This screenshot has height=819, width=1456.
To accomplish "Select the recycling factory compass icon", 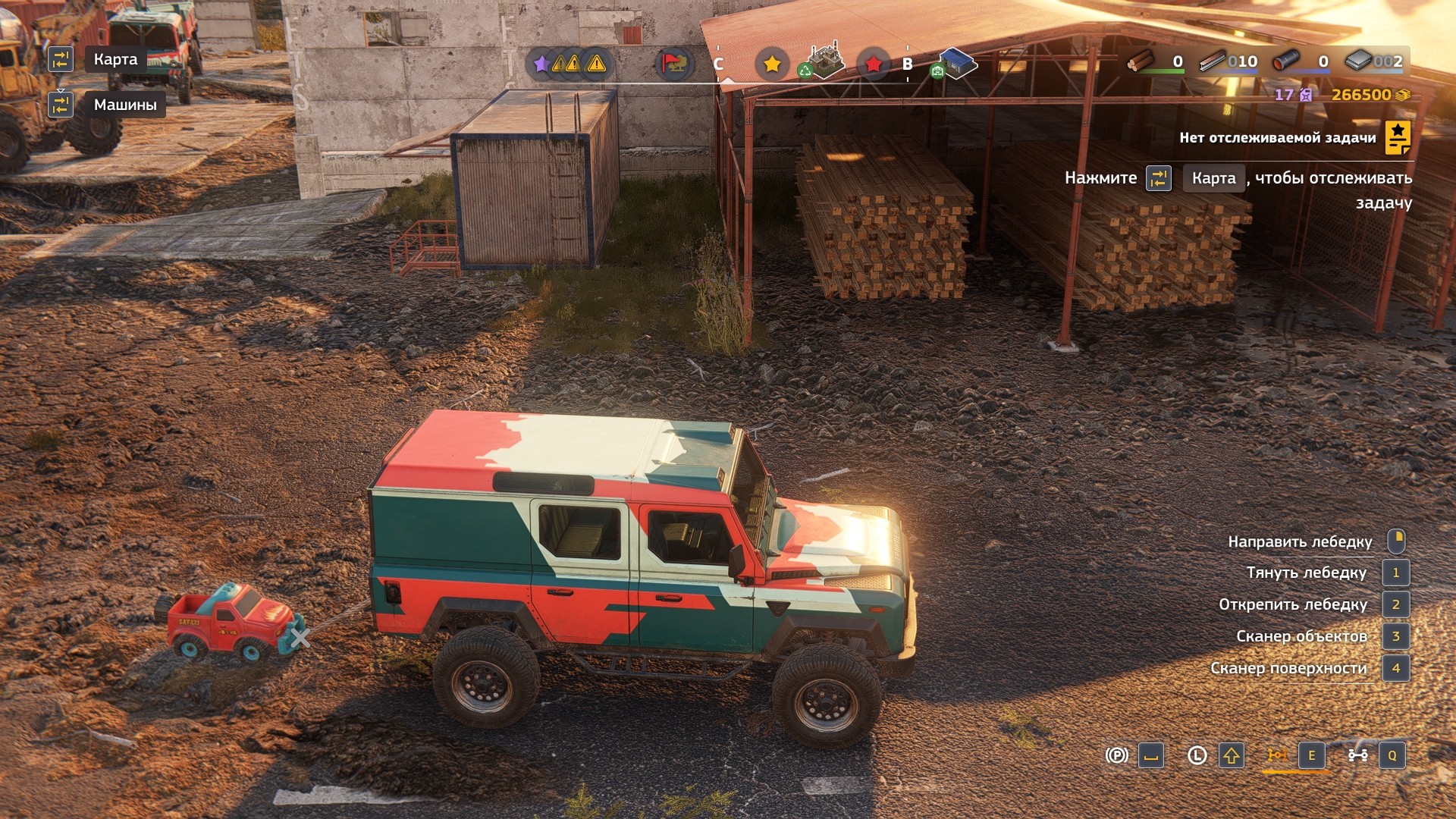I will click(823, 61).
